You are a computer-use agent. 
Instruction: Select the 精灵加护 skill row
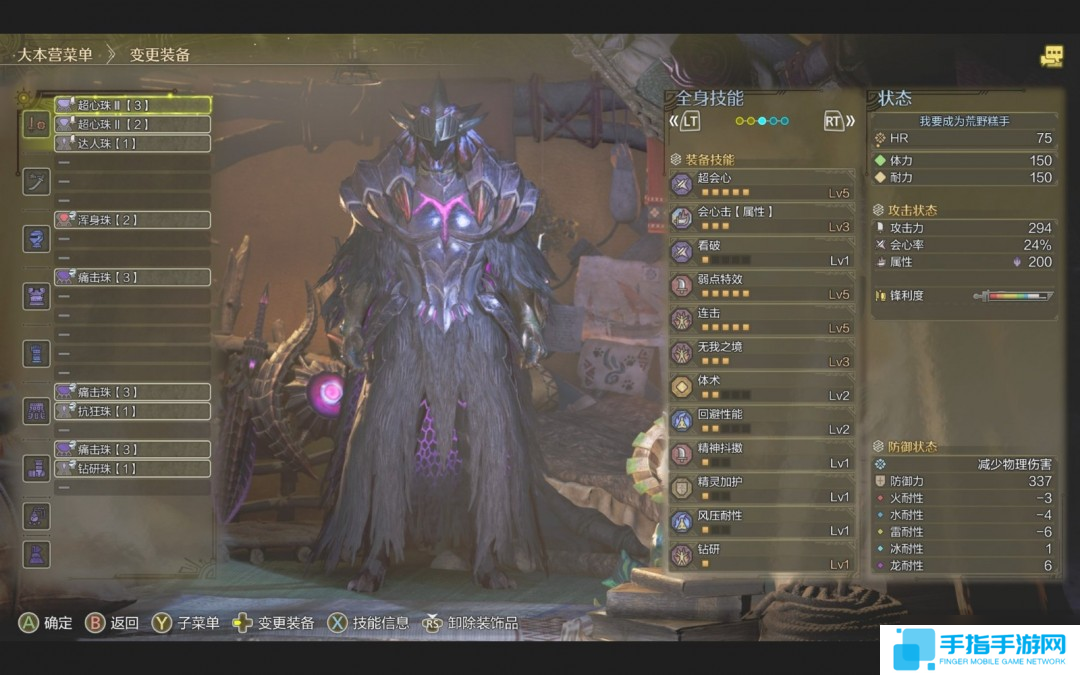762,488
